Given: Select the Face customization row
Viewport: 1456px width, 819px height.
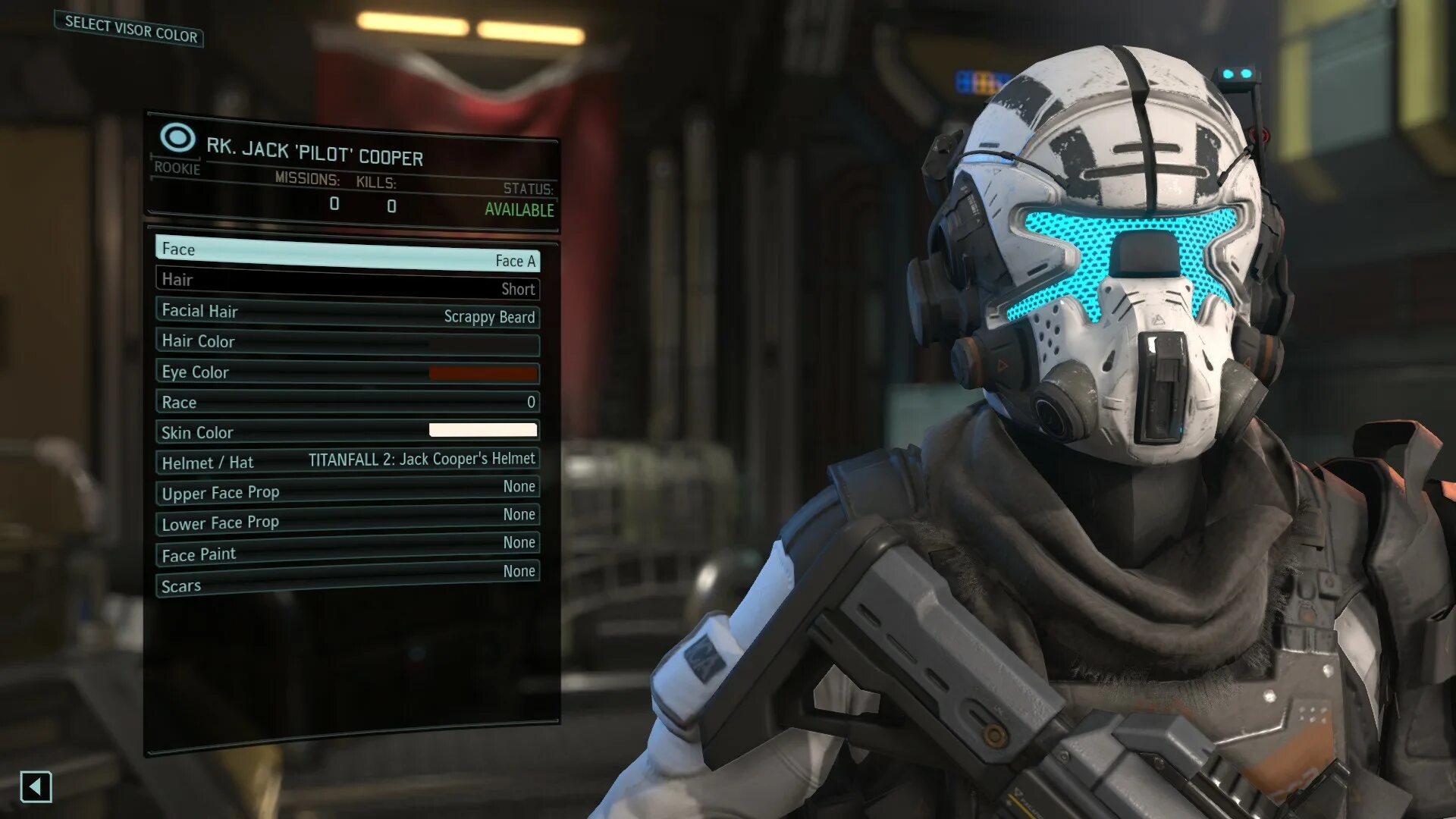Looking at the screenshot, I should point(347,253).
